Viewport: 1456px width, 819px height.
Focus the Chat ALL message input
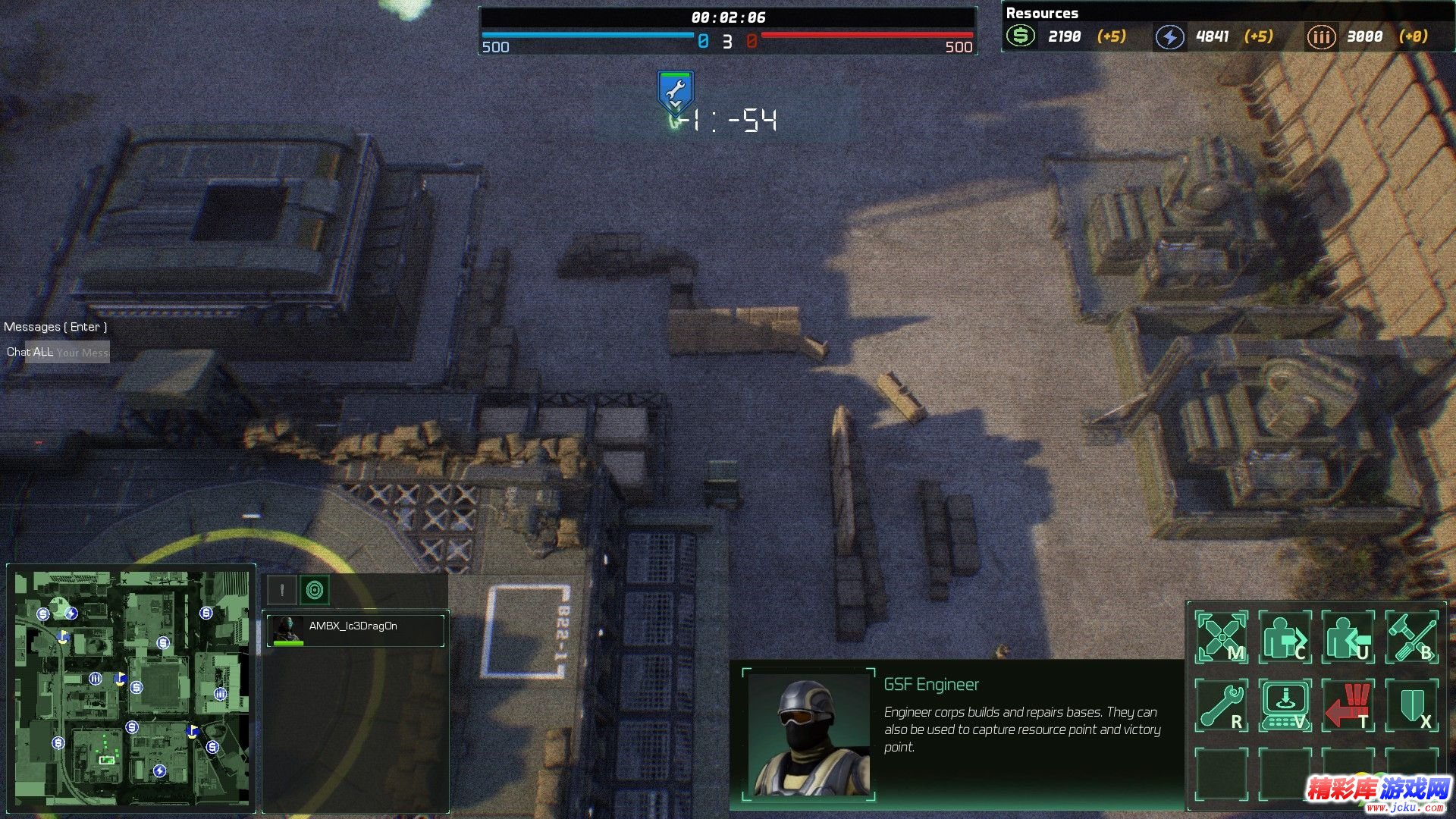click(82, 352)
